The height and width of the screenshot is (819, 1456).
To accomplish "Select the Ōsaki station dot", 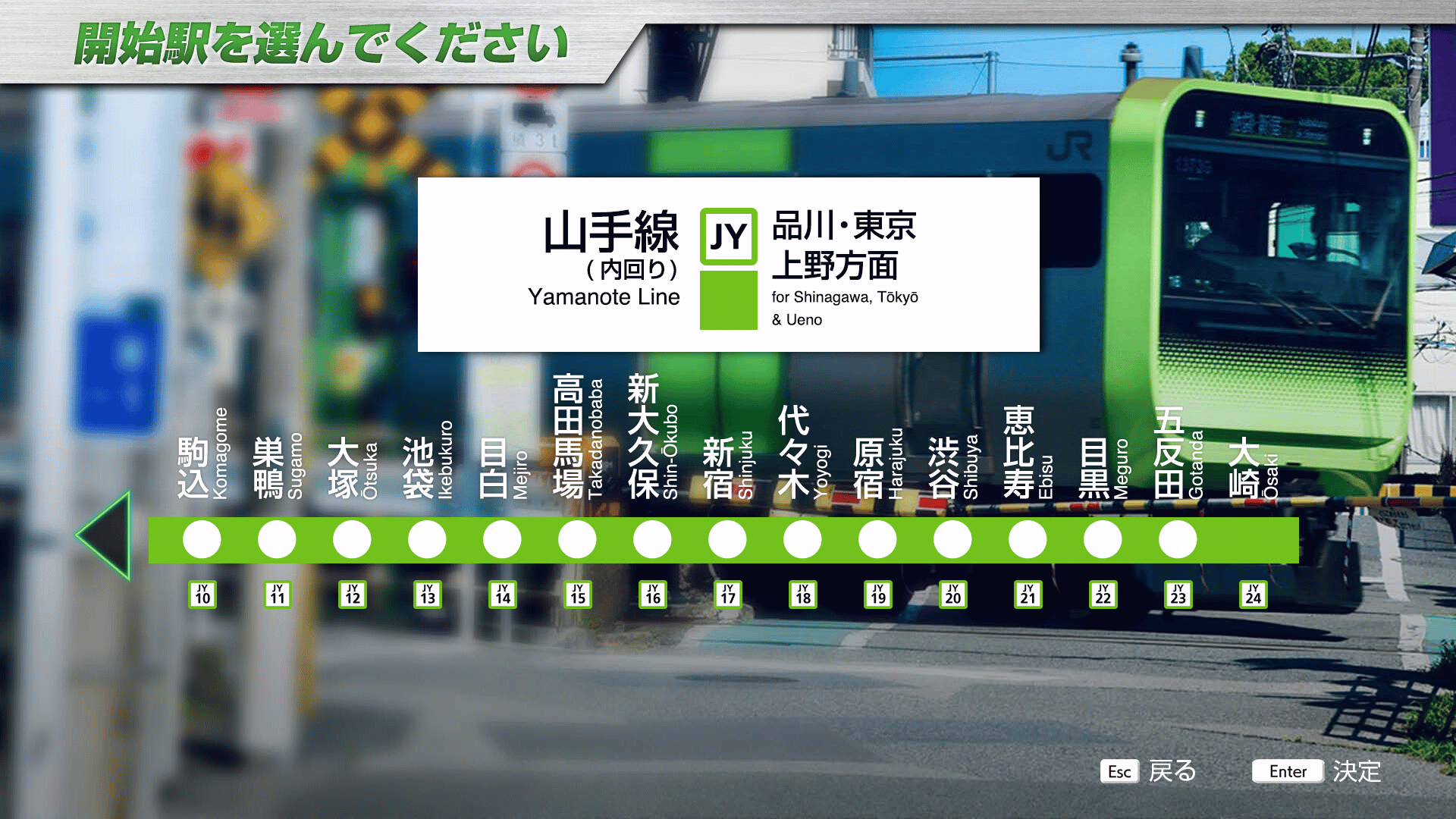I will pyautogui.click(x=1252, y=539).
